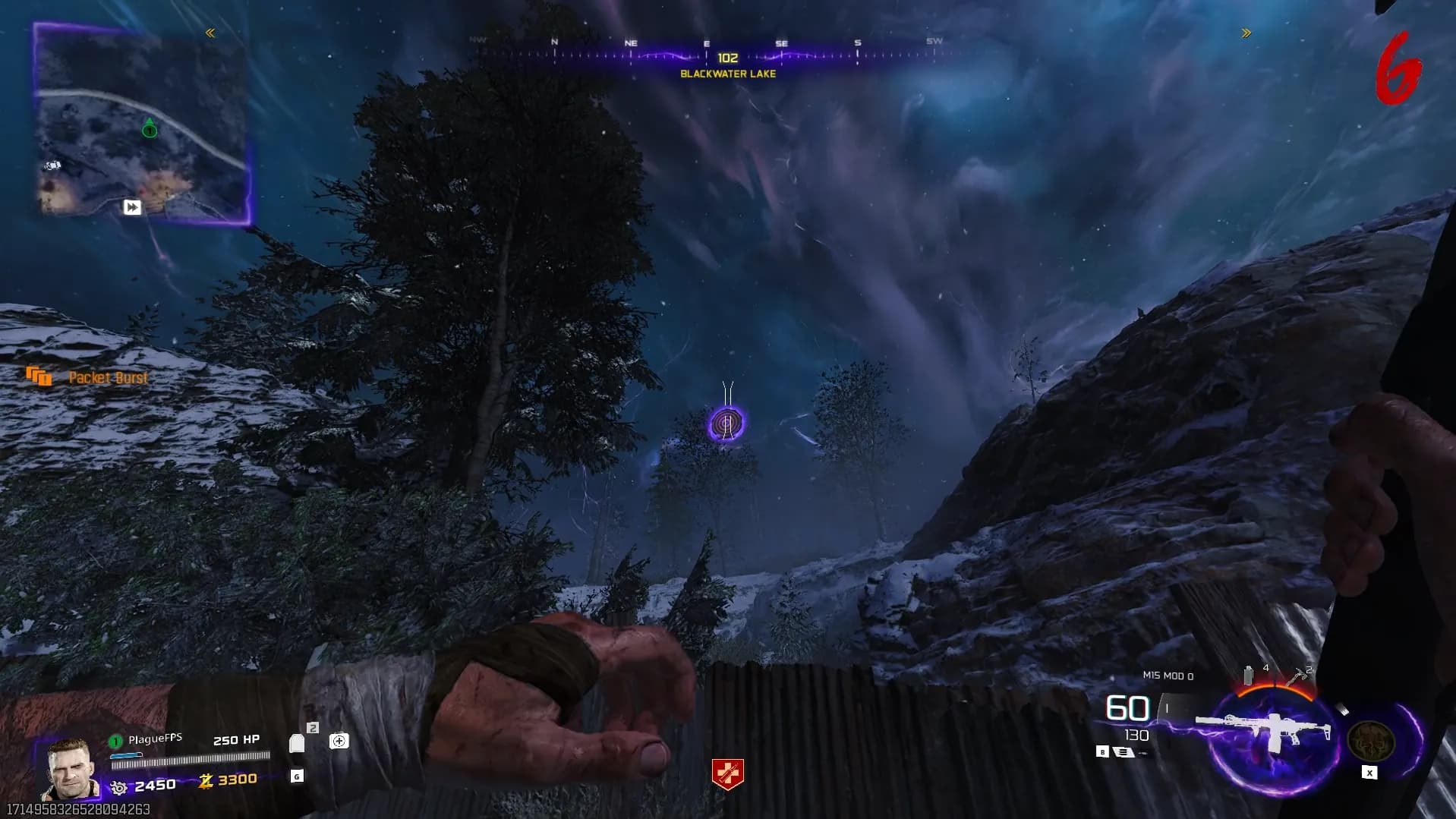Viewport: 1456px width, 819px height.
Task: Click the yellow Essence currency icon
Action: 206,780
